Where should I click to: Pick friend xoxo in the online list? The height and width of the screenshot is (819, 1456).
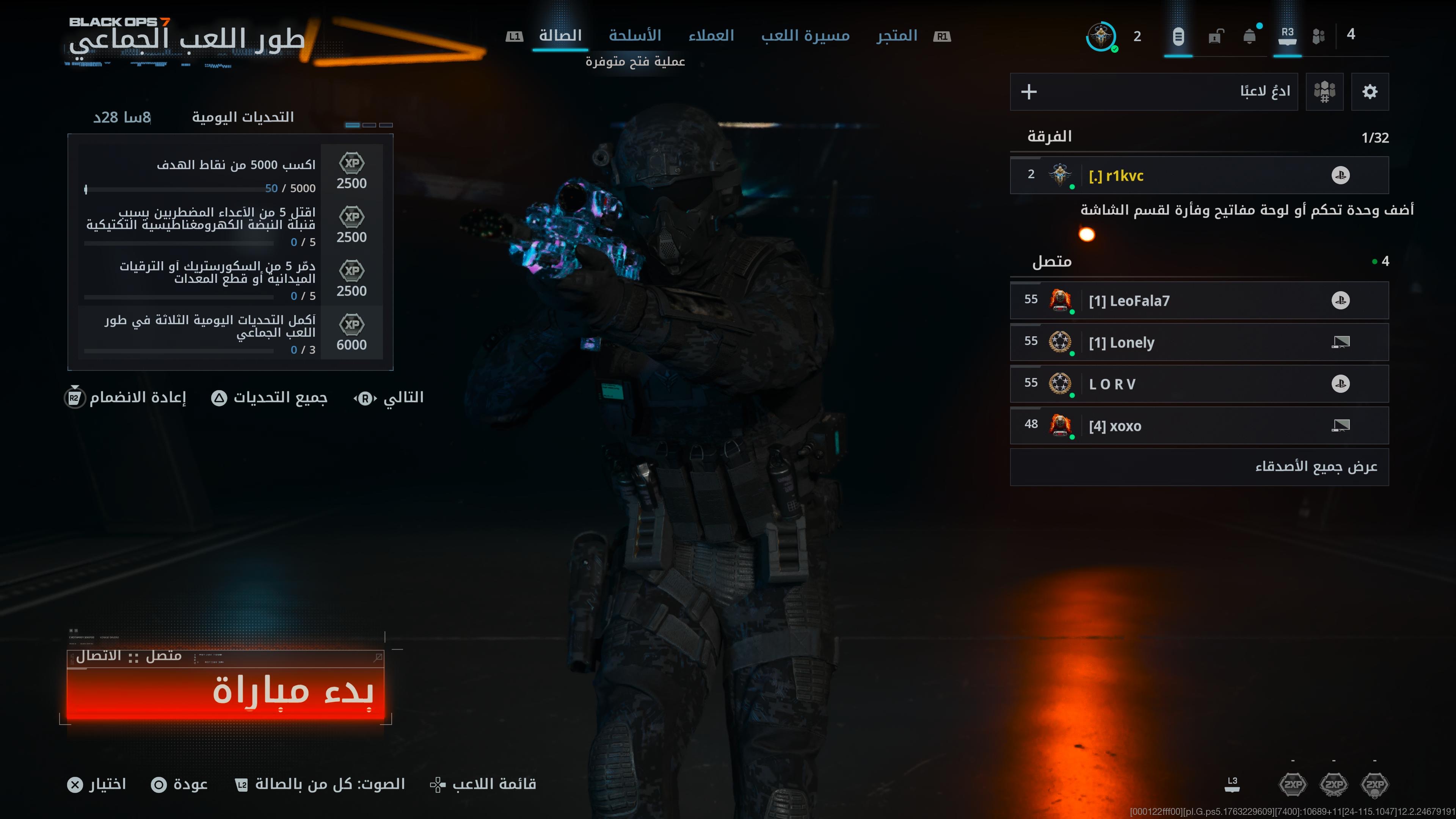click(1198, 425)
